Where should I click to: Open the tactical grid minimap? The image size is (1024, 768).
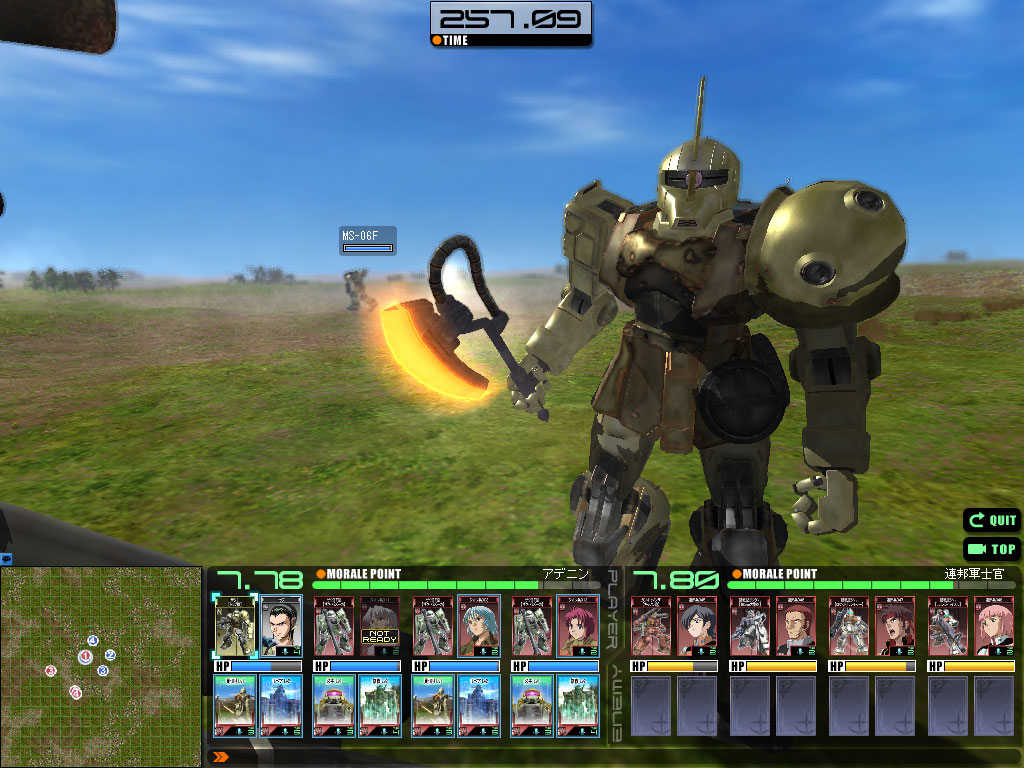[100, 667]
